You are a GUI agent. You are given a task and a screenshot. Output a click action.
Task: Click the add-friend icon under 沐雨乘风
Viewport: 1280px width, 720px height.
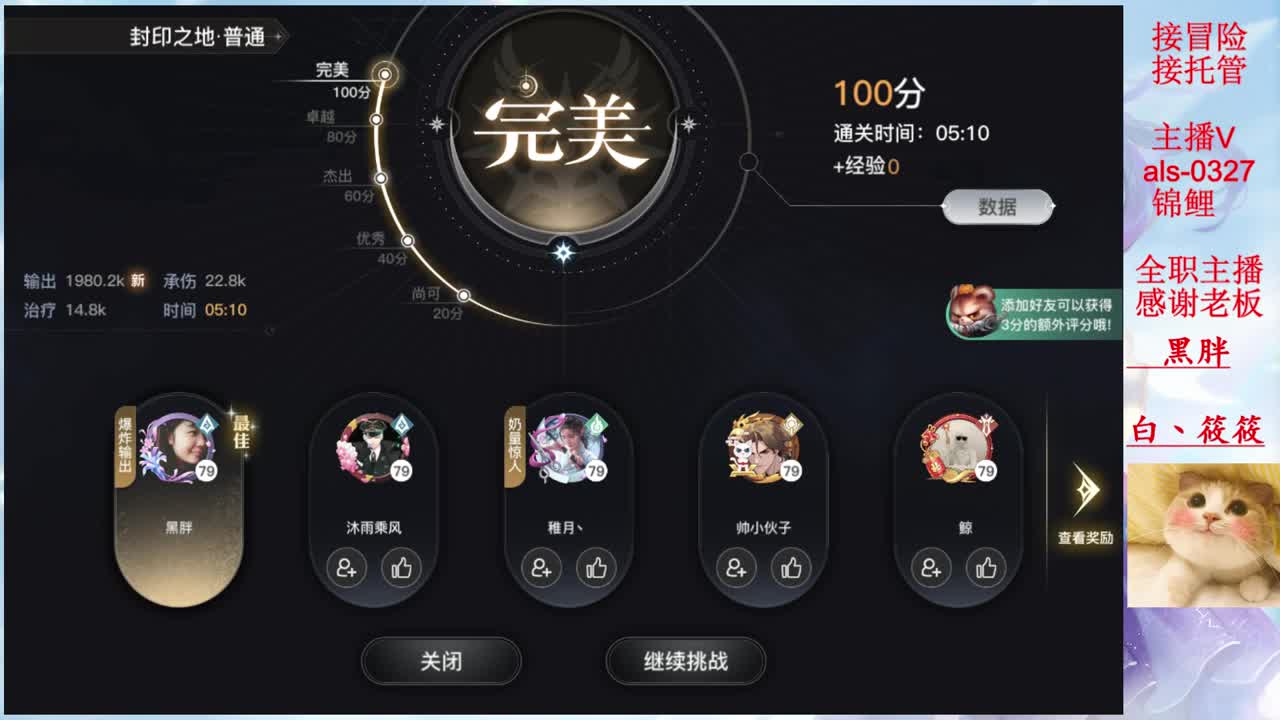click(x=345, y=570)
